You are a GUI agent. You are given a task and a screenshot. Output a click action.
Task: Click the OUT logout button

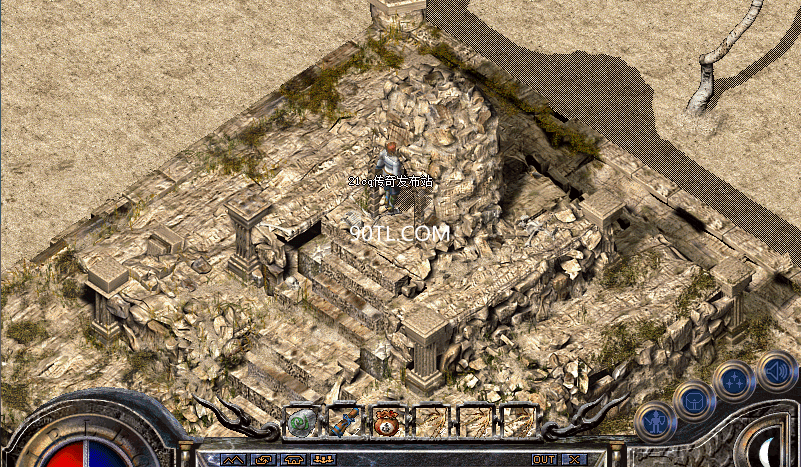tap(543, 460)
